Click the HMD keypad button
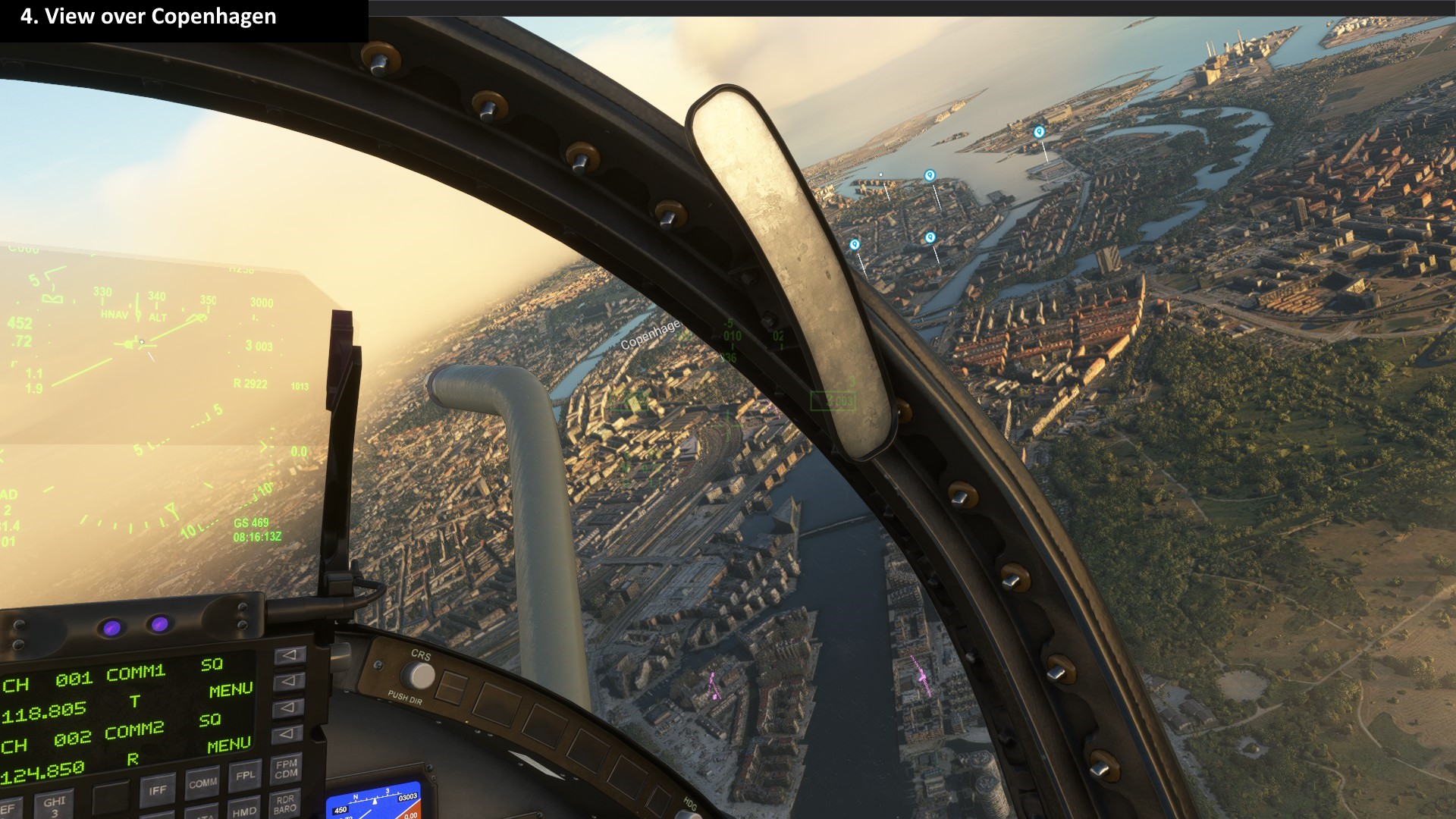This screenshot has width=1456, height=819. [x=243, y=811]
